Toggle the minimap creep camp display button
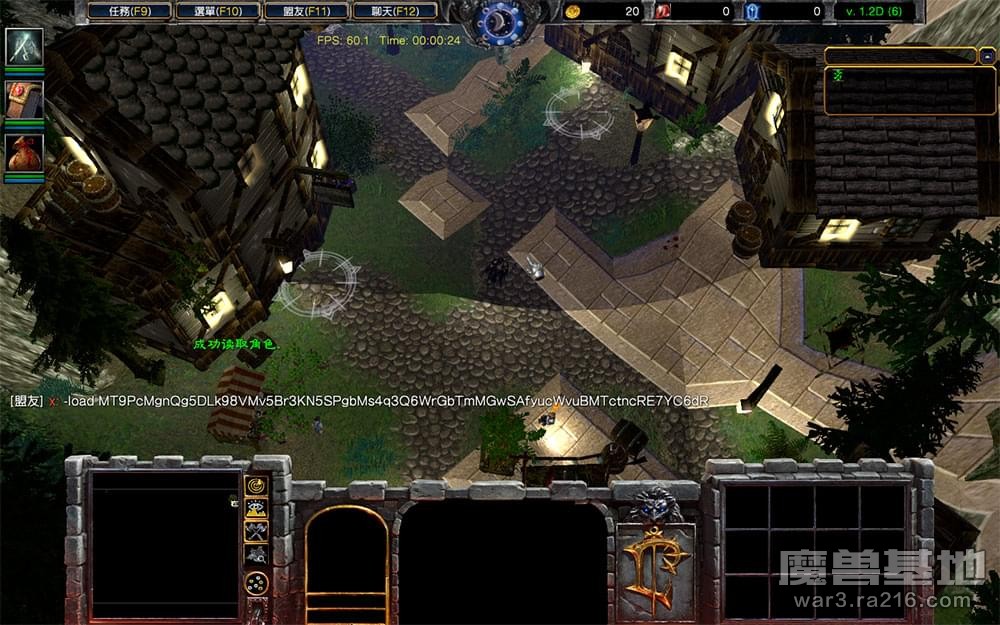 point(256,554)
